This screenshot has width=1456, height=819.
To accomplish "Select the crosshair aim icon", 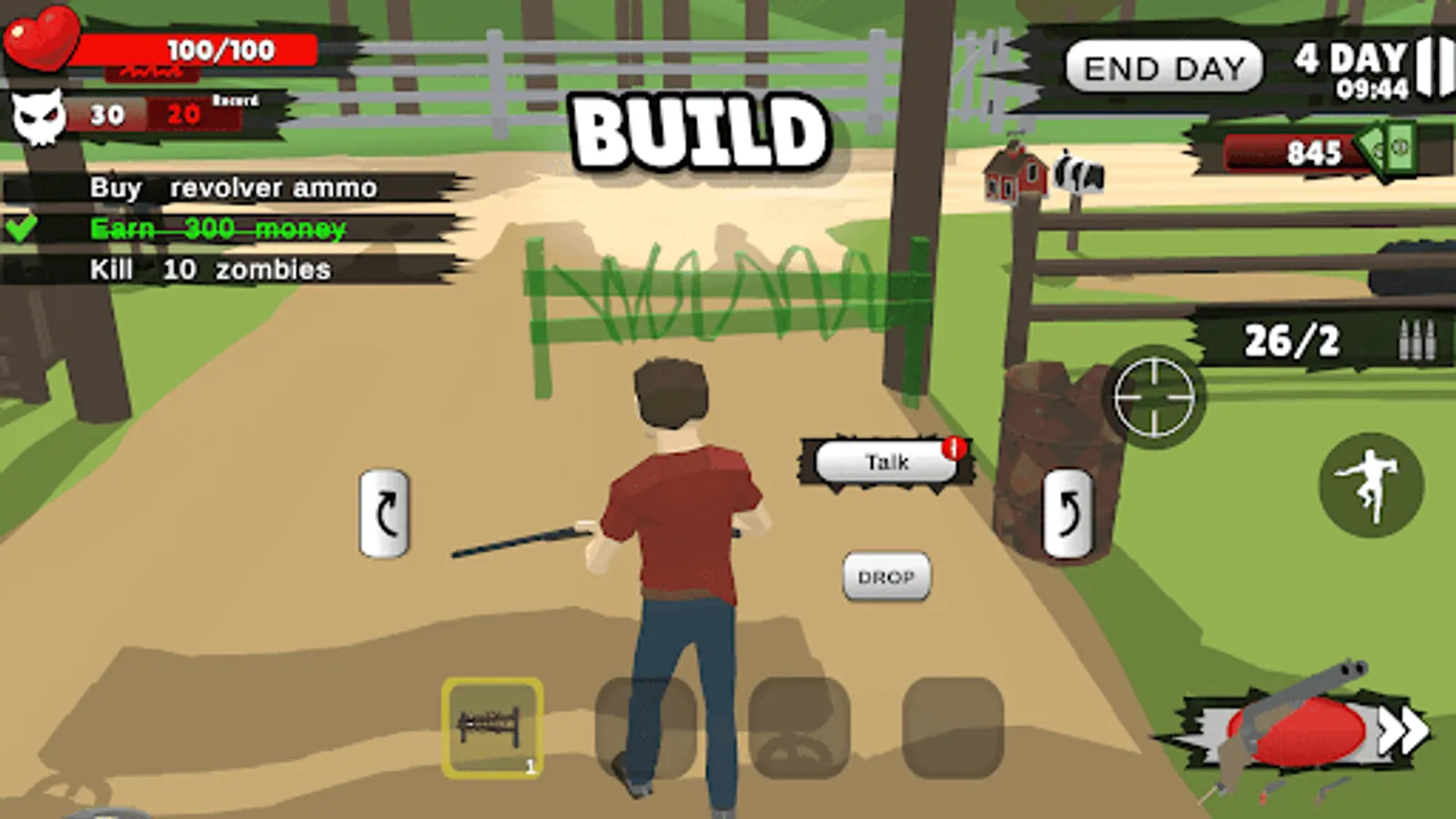I will [1152, 397].
